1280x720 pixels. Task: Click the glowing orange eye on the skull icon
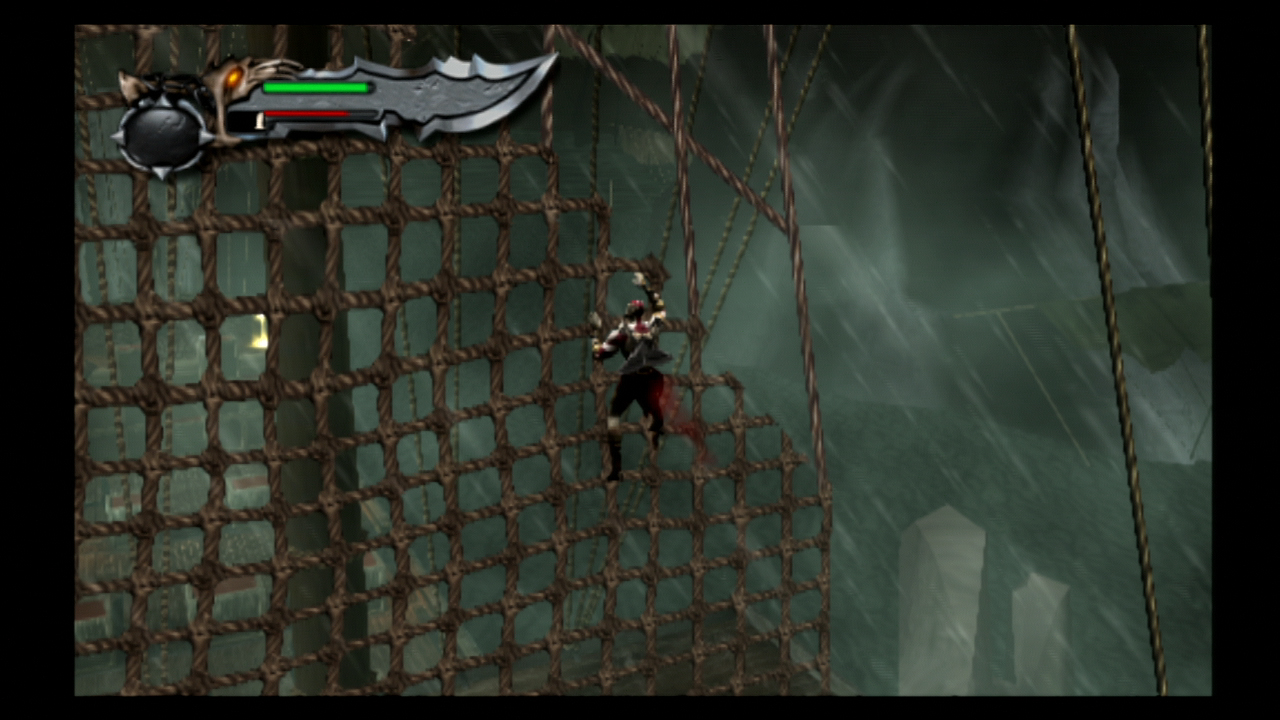(232, 76)
